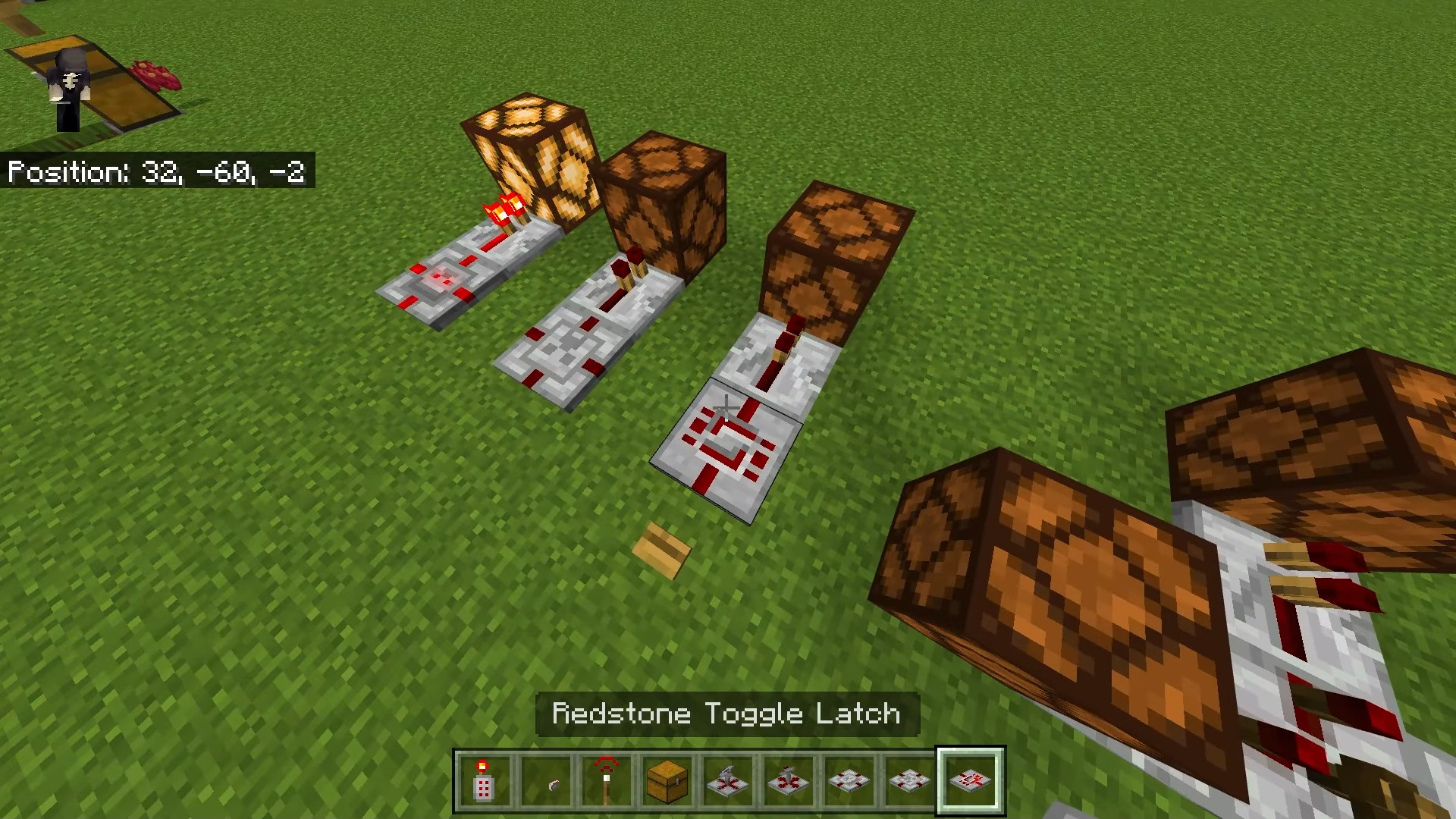1456x819 pixels.
Task: Select the redstone plate in hotbar slot seven
Action: pos(851,781)
